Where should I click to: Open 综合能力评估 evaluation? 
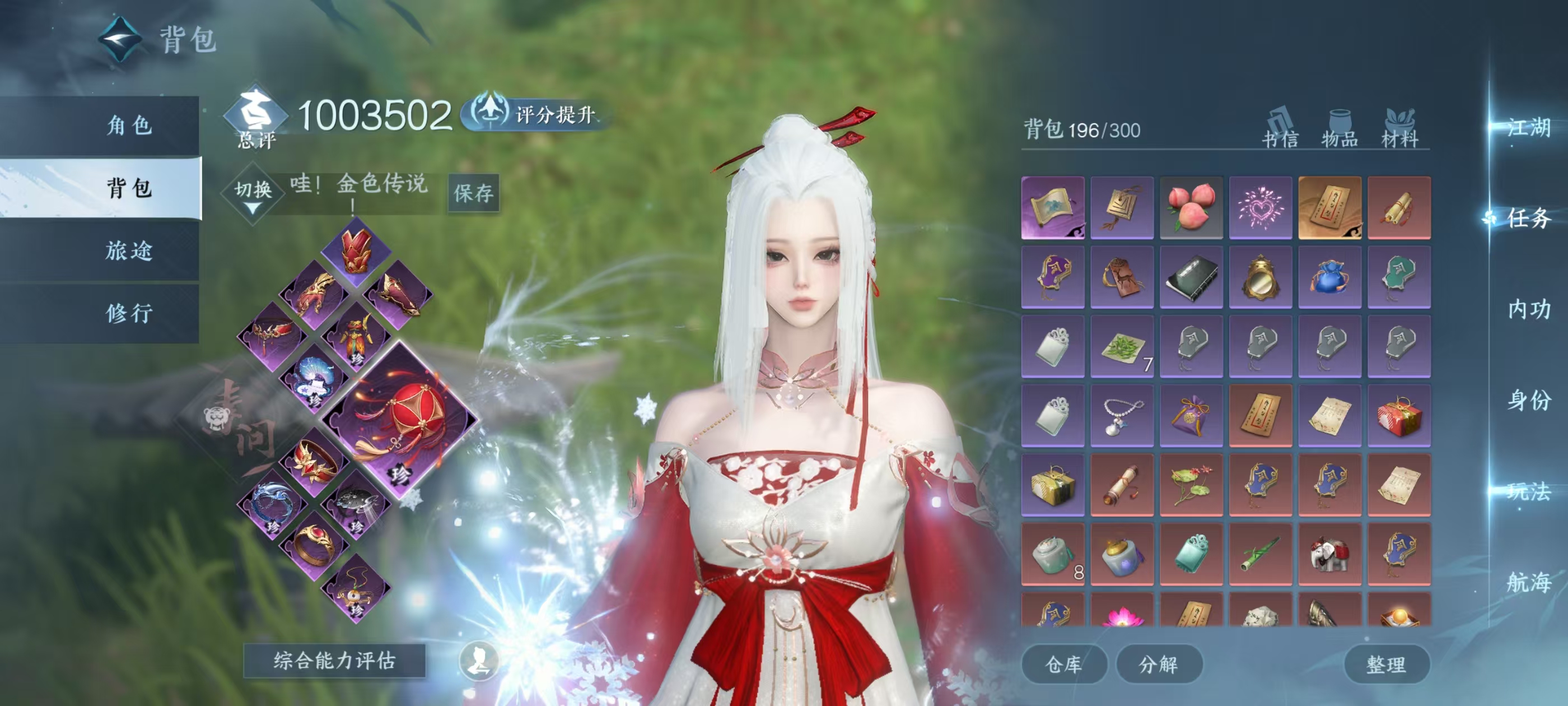334,660
